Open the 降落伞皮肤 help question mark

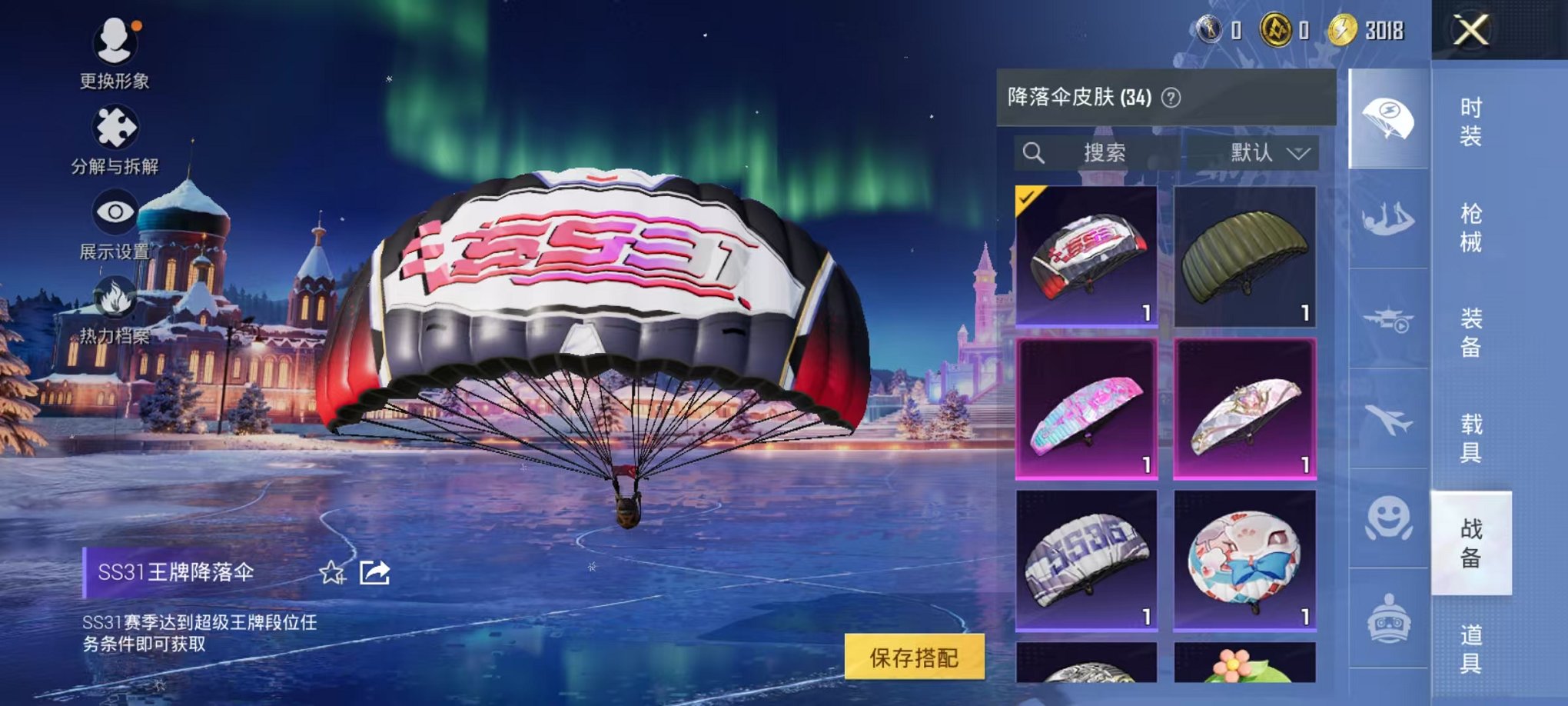click(x=1171, y=98)
